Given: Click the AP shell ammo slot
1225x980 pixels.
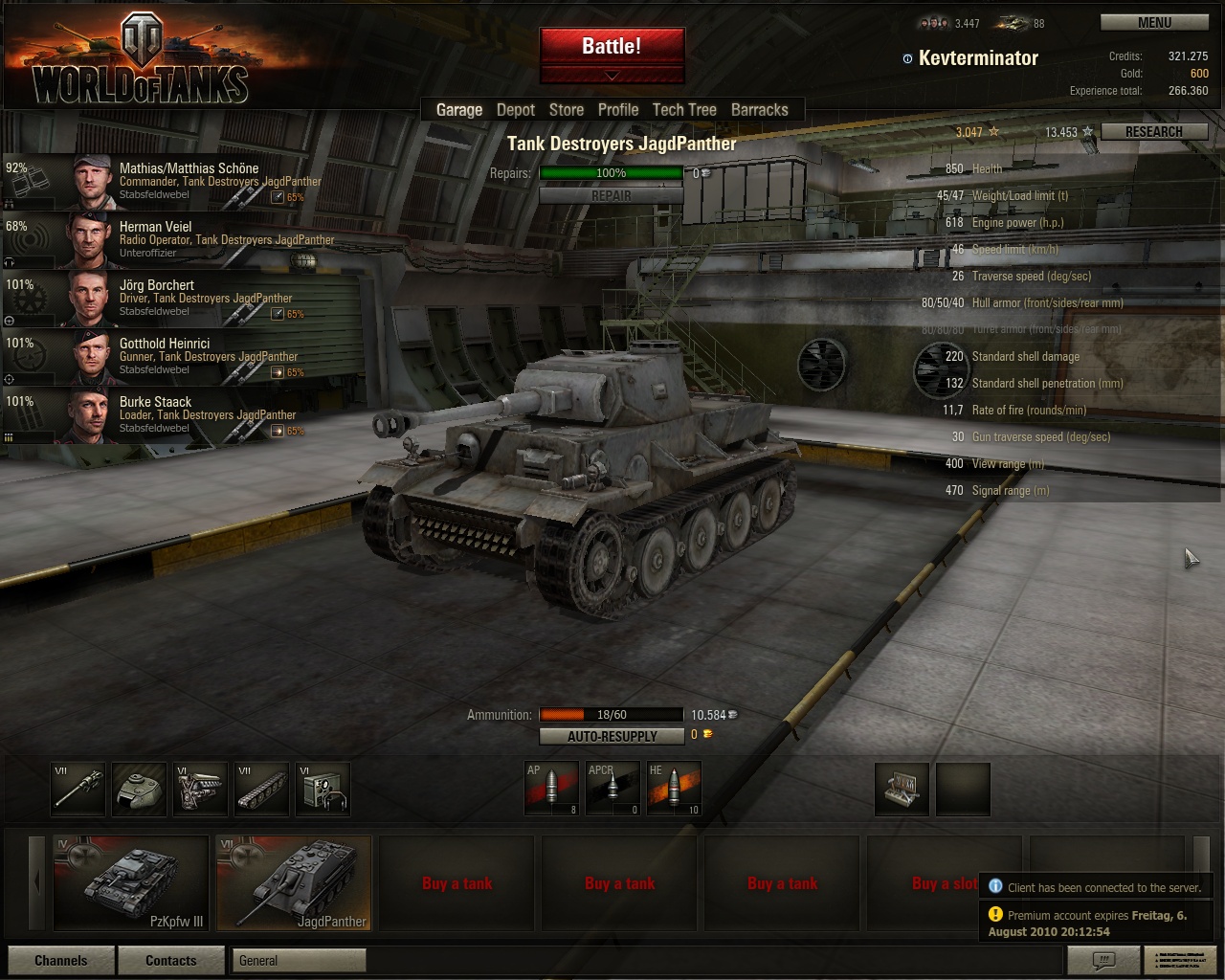Looking at the screenshot, I should [551, 788].
